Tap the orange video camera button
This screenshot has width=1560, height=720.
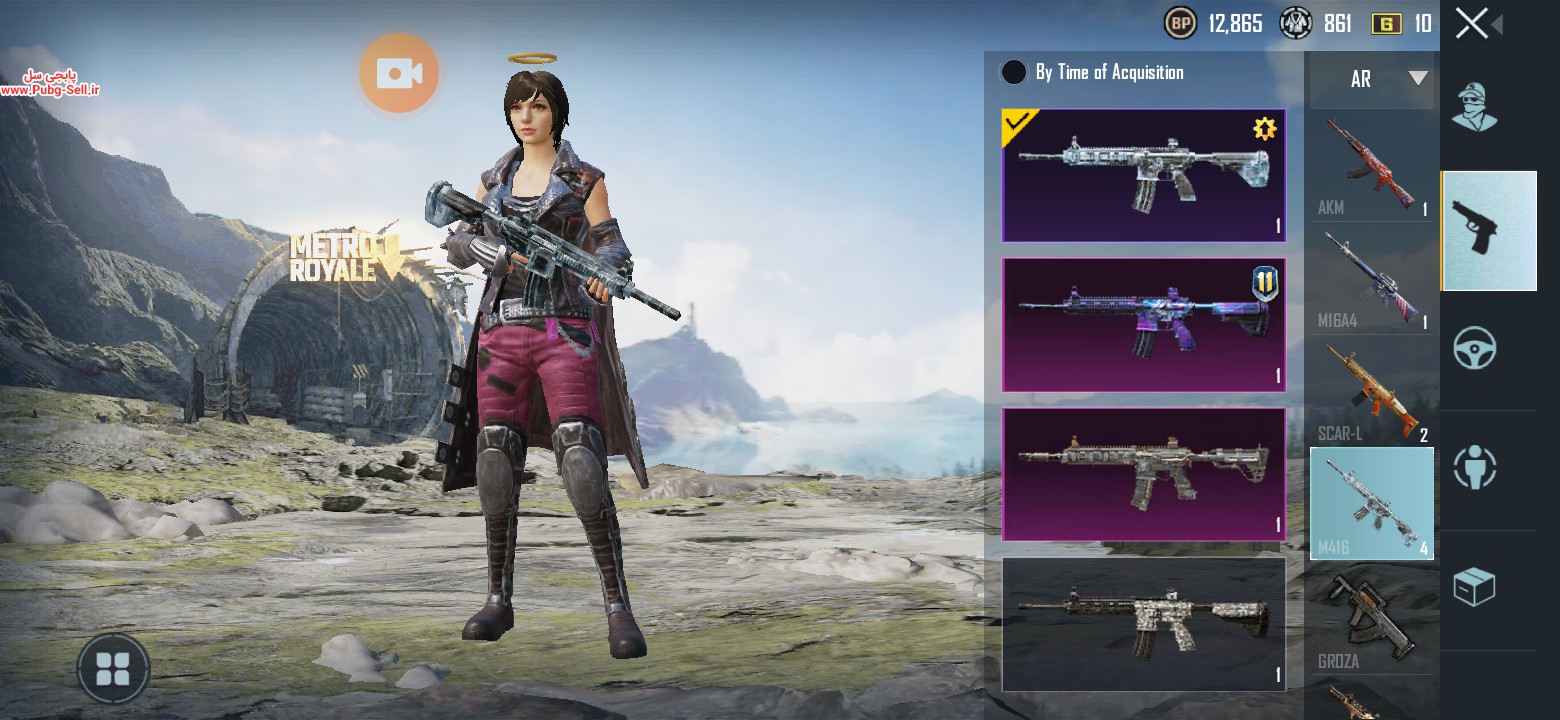point(399,73)
